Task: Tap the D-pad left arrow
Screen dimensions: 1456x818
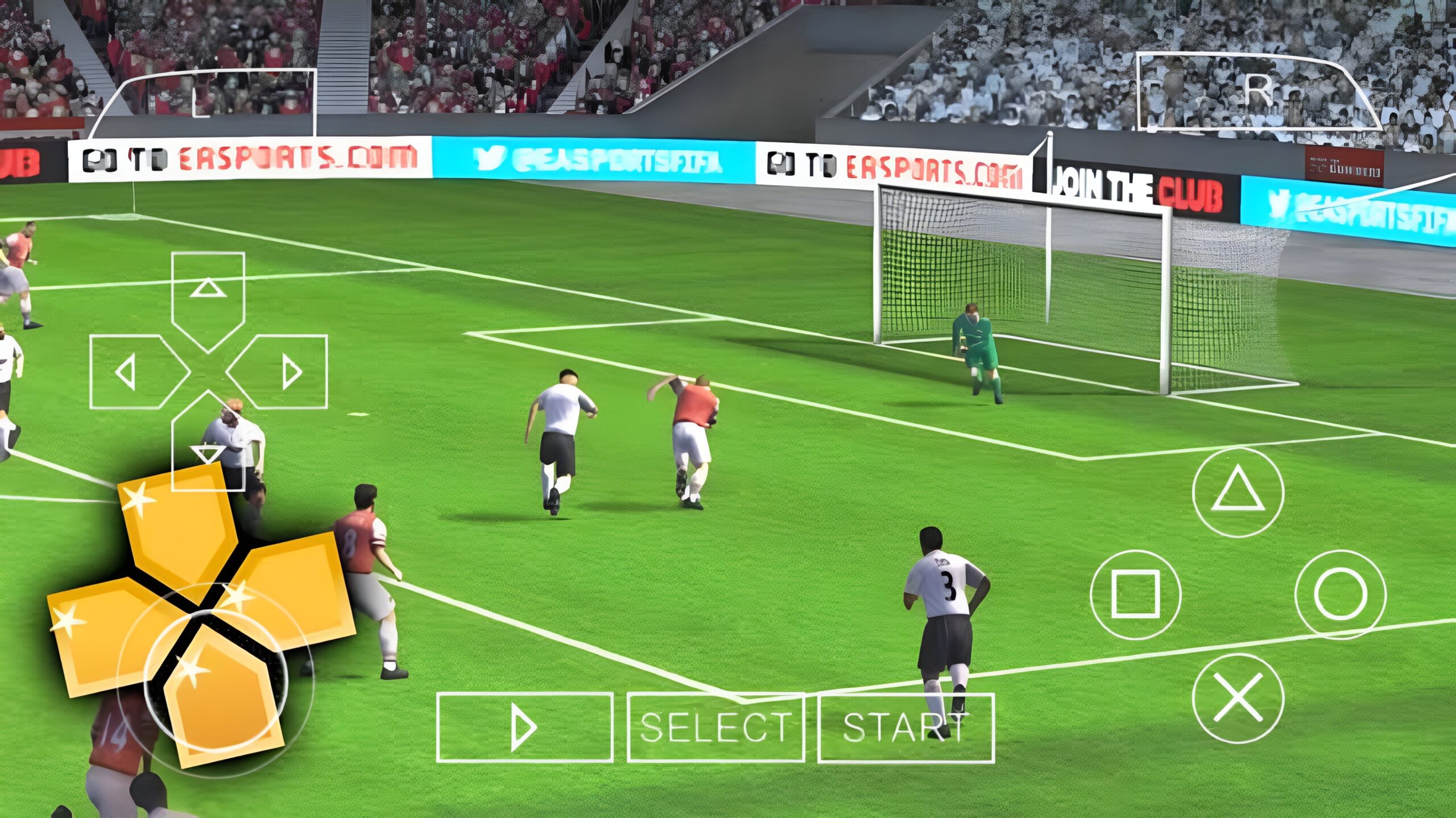Action: coord(128,372)
